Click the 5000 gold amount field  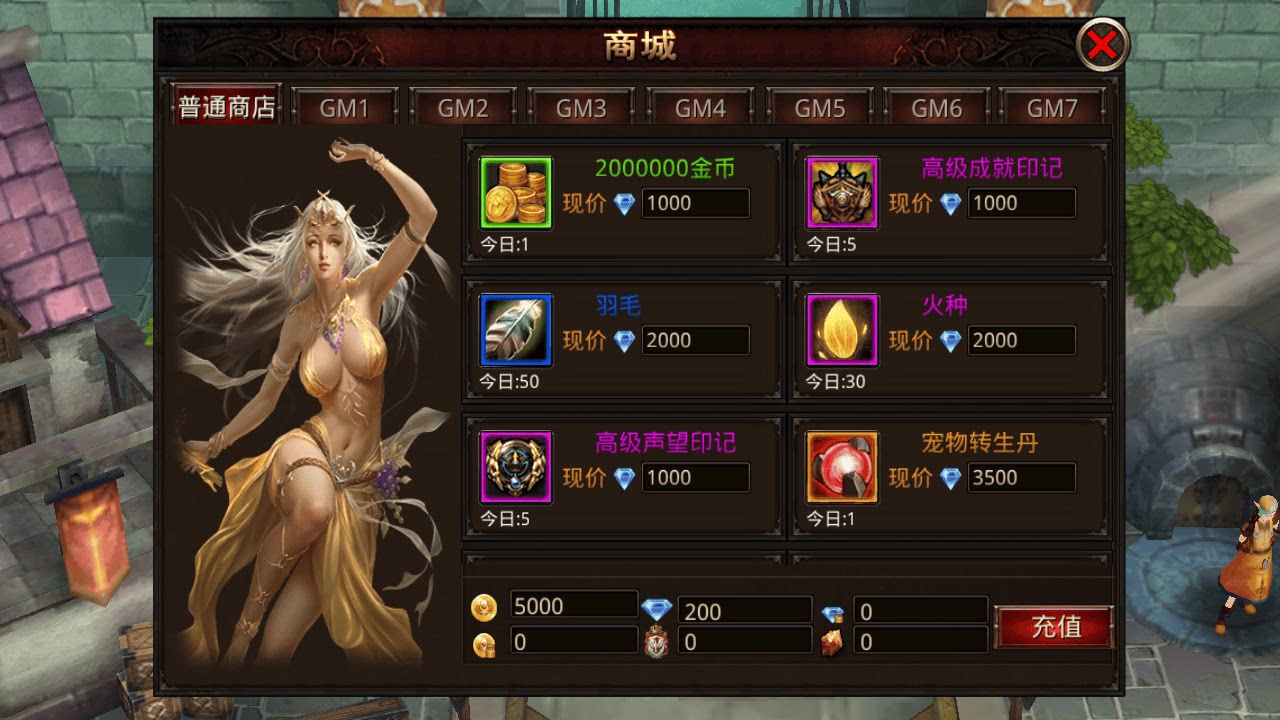[573, 604]
